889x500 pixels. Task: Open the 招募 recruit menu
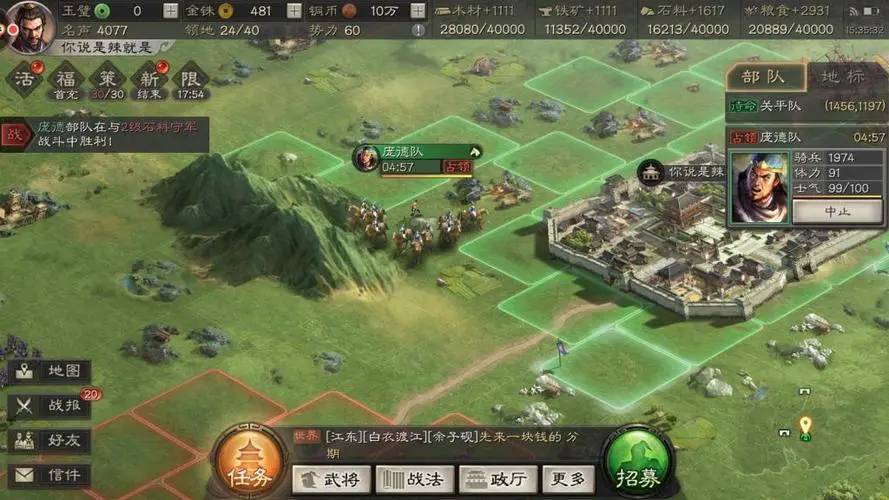pyautogui.click(x=638, y=465)
